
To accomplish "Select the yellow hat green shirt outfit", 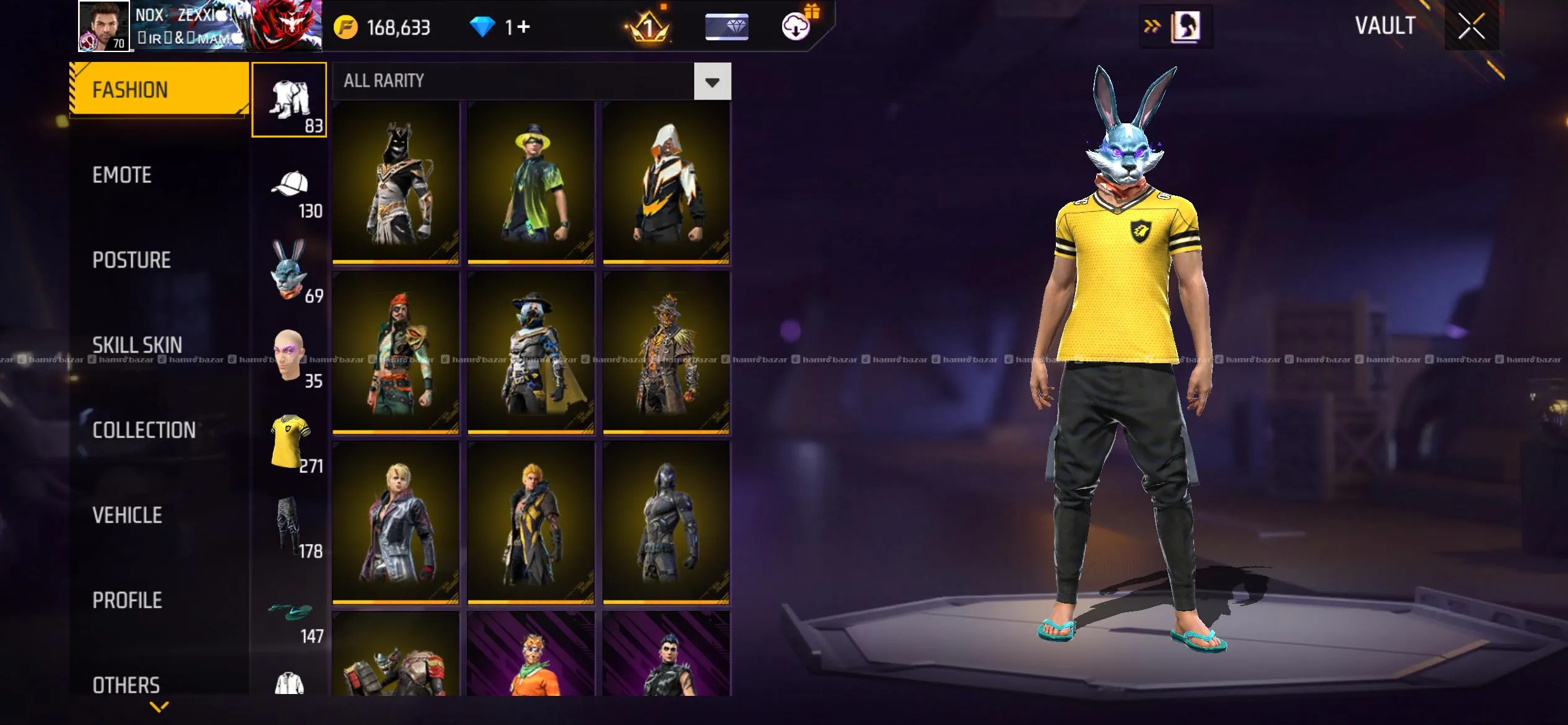I will pos(531,183).
